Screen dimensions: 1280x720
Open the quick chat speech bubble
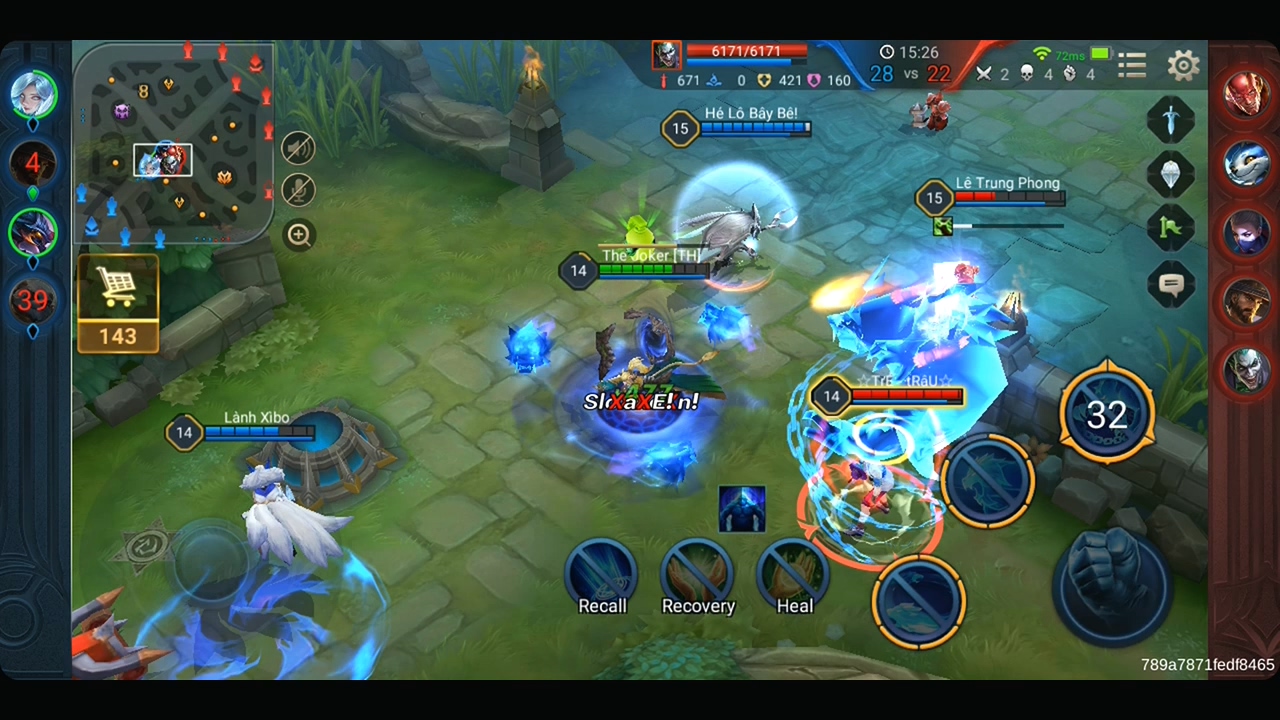click(x=1171, y=285)
